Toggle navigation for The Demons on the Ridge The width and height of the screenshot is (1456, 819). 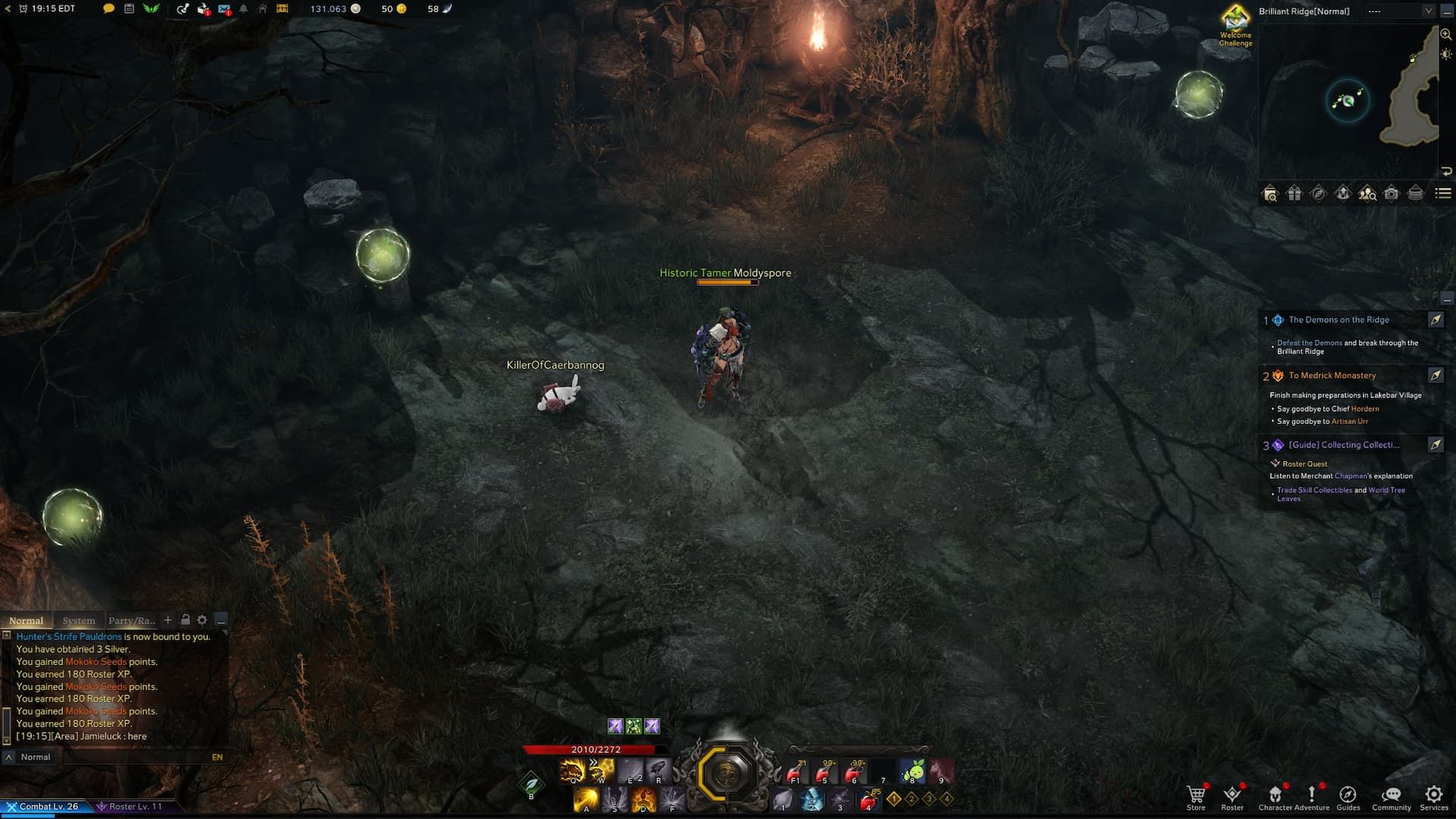[1436, 320]
